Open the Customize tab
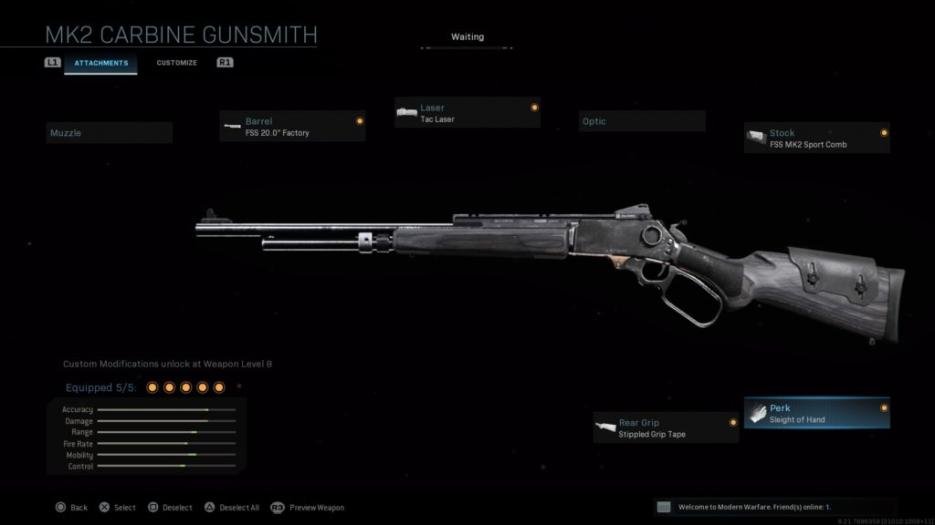This screenshot has height=525, width=935. (177, 63)
